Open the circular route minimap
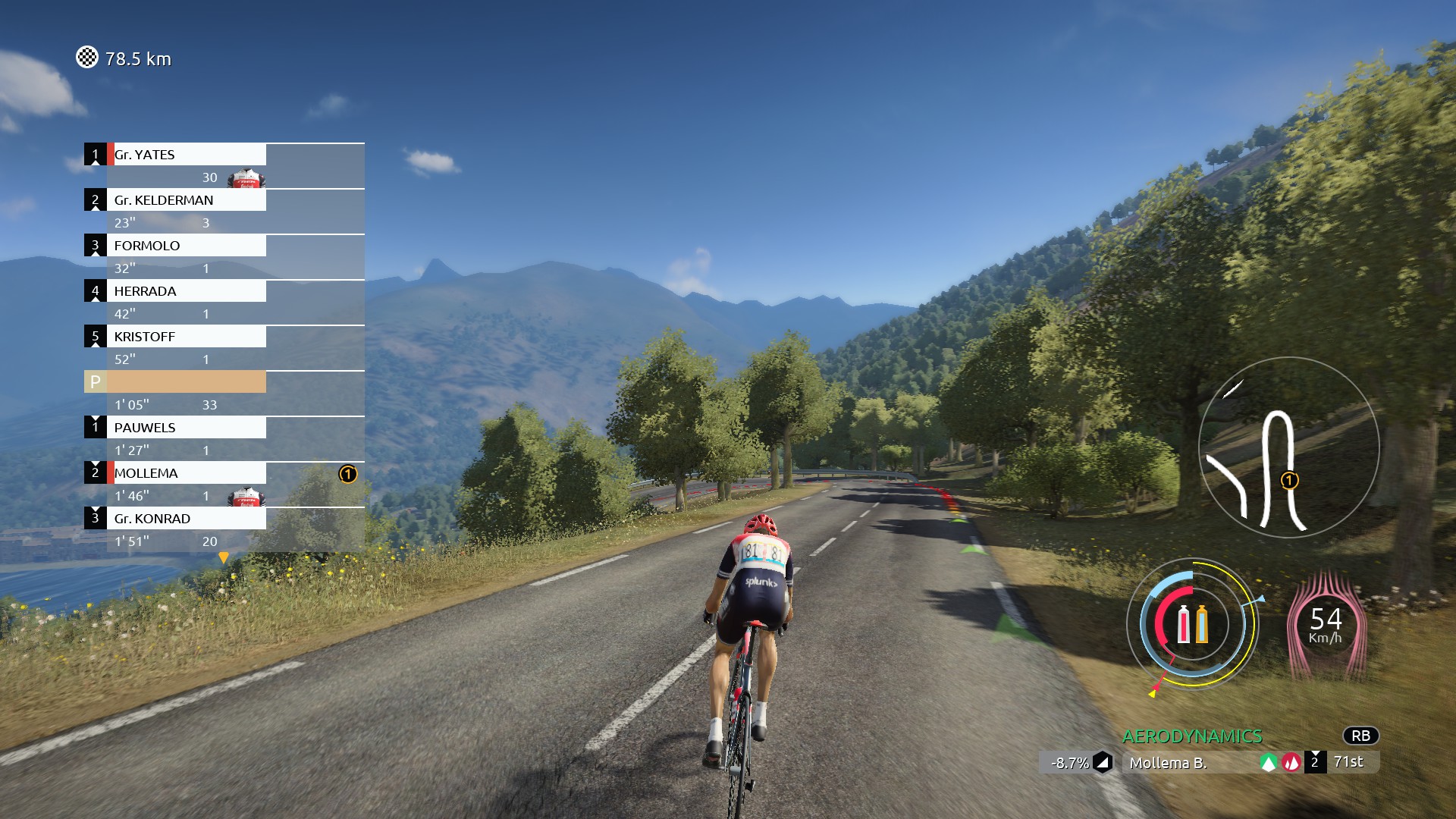 tap(1288, 447)
